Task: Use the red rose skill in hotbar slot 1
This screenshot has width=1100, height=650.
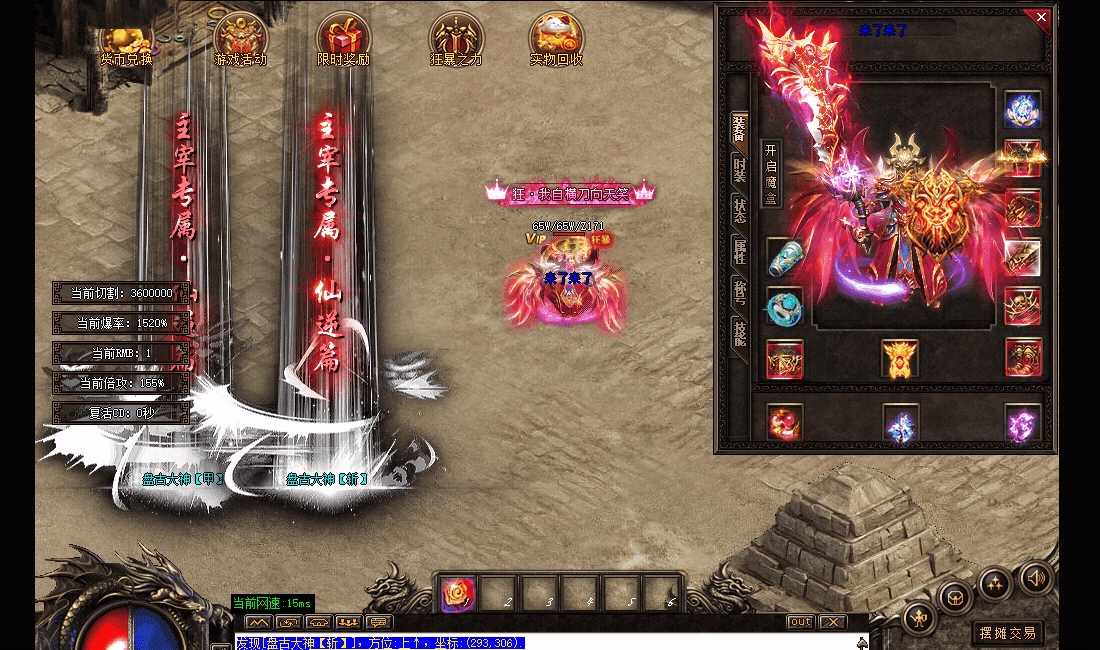Action: click(458, 595)
